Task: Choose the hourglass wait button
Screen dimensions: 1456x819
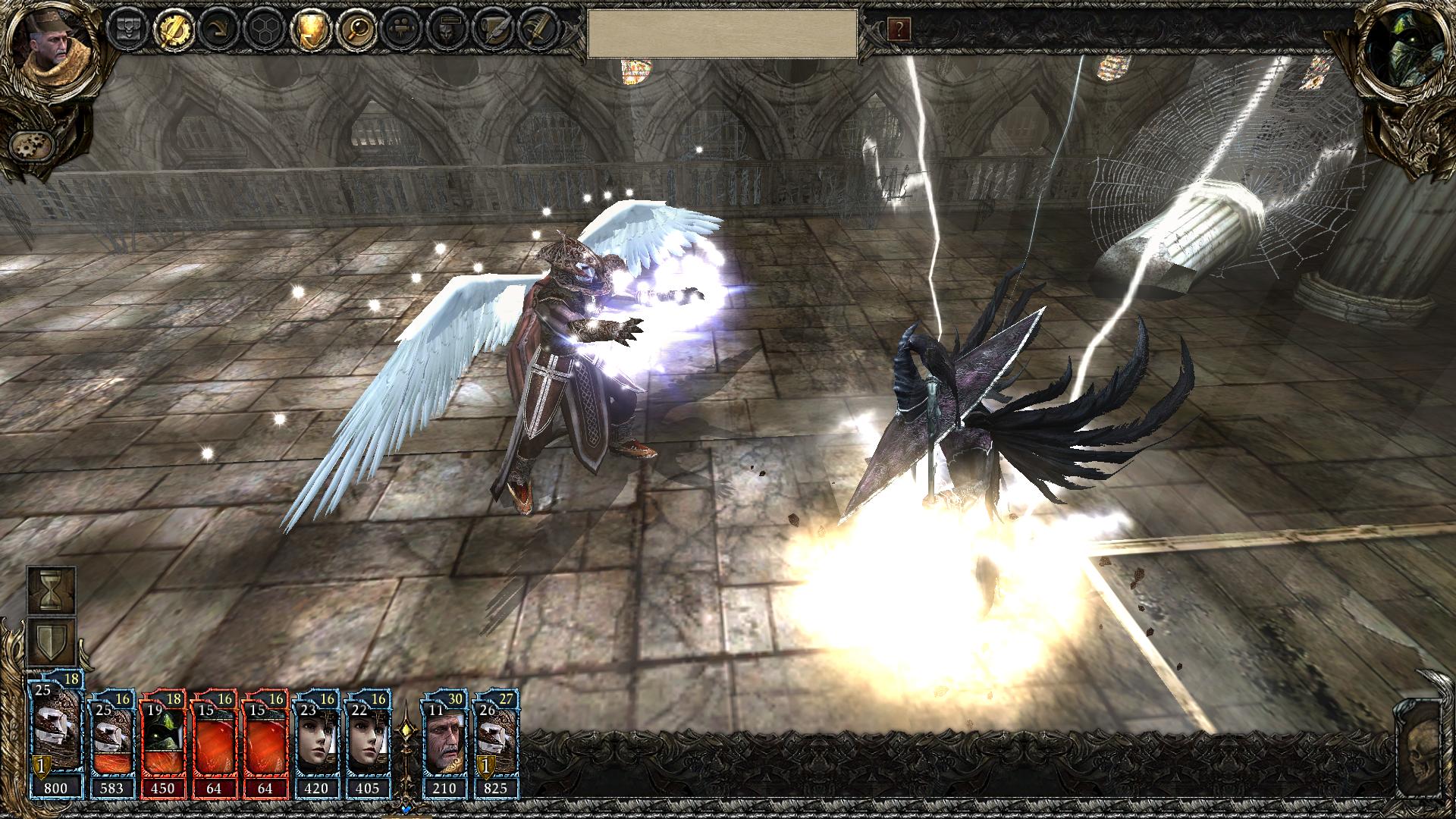Action: point(52,591)
